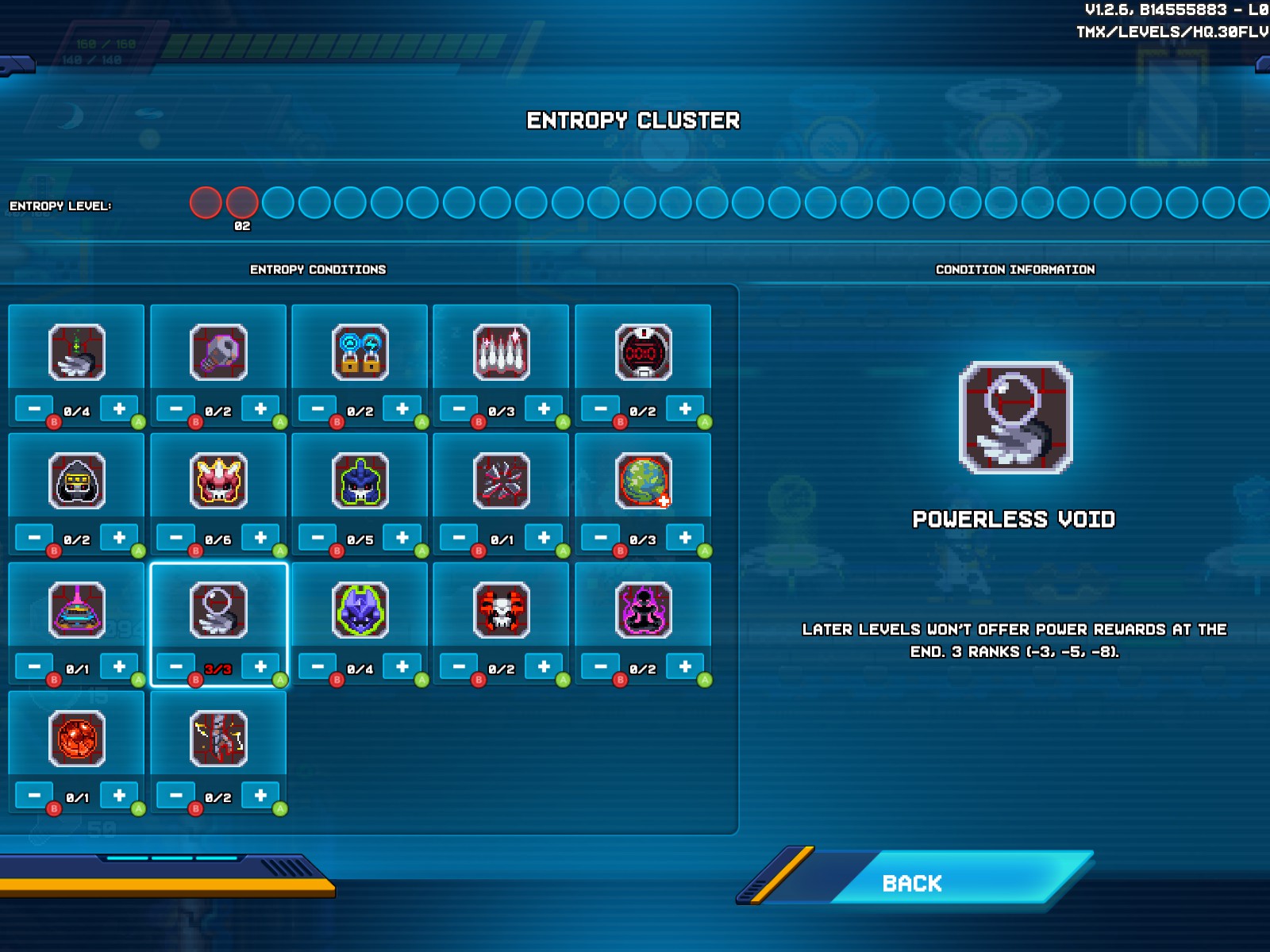Select the red fiery orb condition
Image resolution: width=1270 pixels, height=952 pixels.
(x=76, y=739)
